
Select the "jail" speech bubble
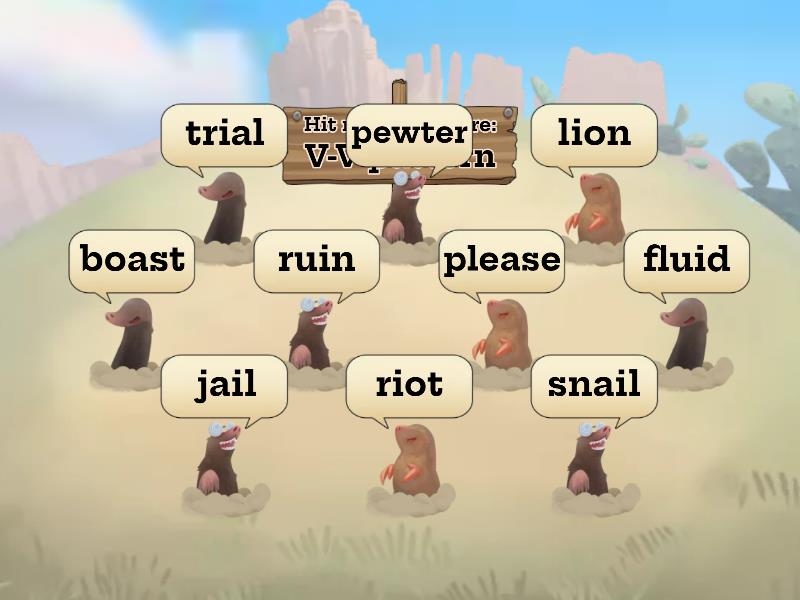pyautogui.click(x=224, y=384)
